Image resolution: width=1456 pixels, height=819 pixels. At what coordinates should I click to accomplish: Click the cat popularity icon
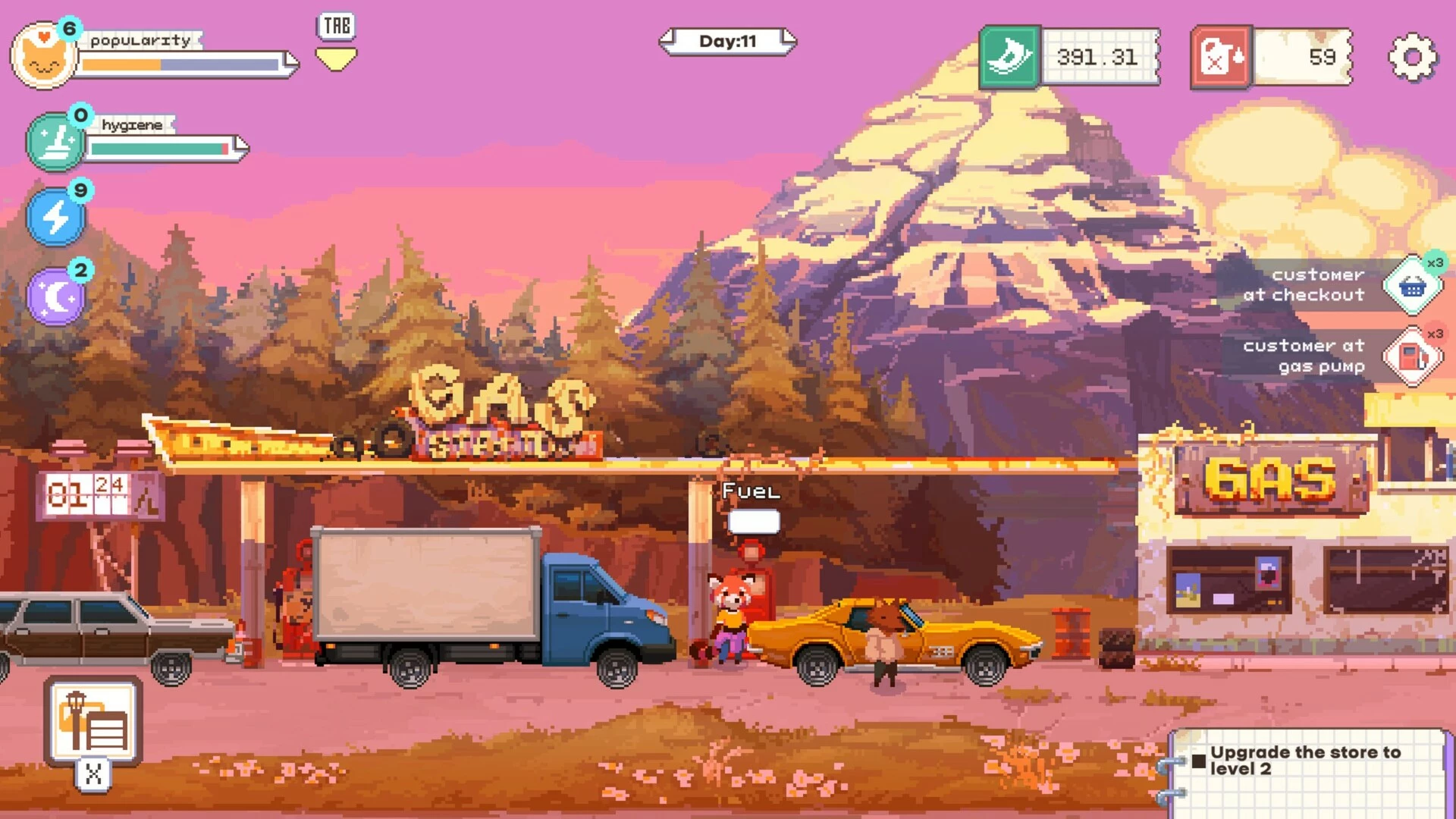point(44,58)
